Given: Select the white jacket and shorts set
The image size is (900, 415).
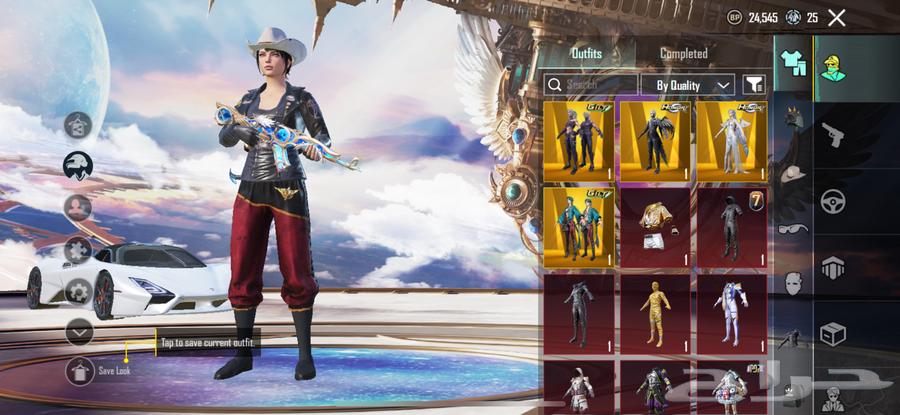Looking at the screenshot, I should click(x=656, y=227).
